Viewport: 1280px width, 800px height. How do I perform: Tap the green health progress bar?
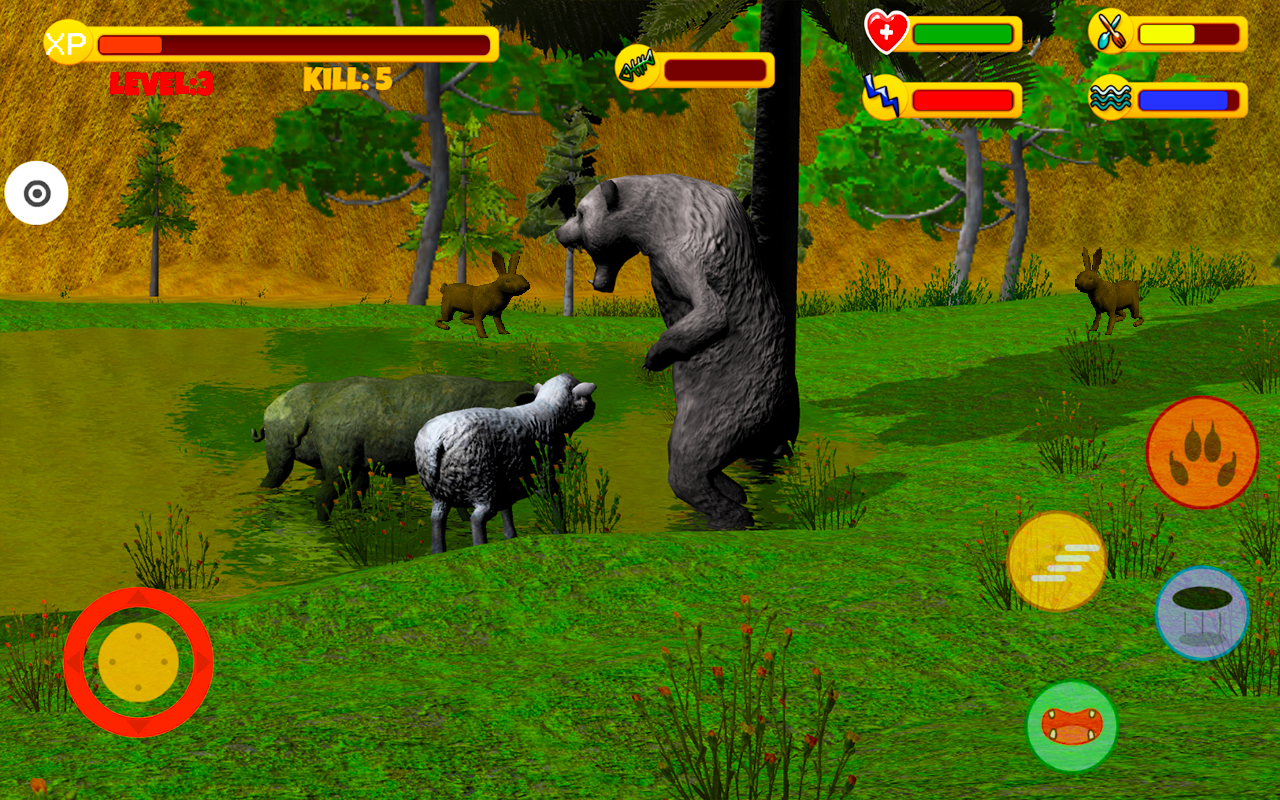[x=960, y=33]
